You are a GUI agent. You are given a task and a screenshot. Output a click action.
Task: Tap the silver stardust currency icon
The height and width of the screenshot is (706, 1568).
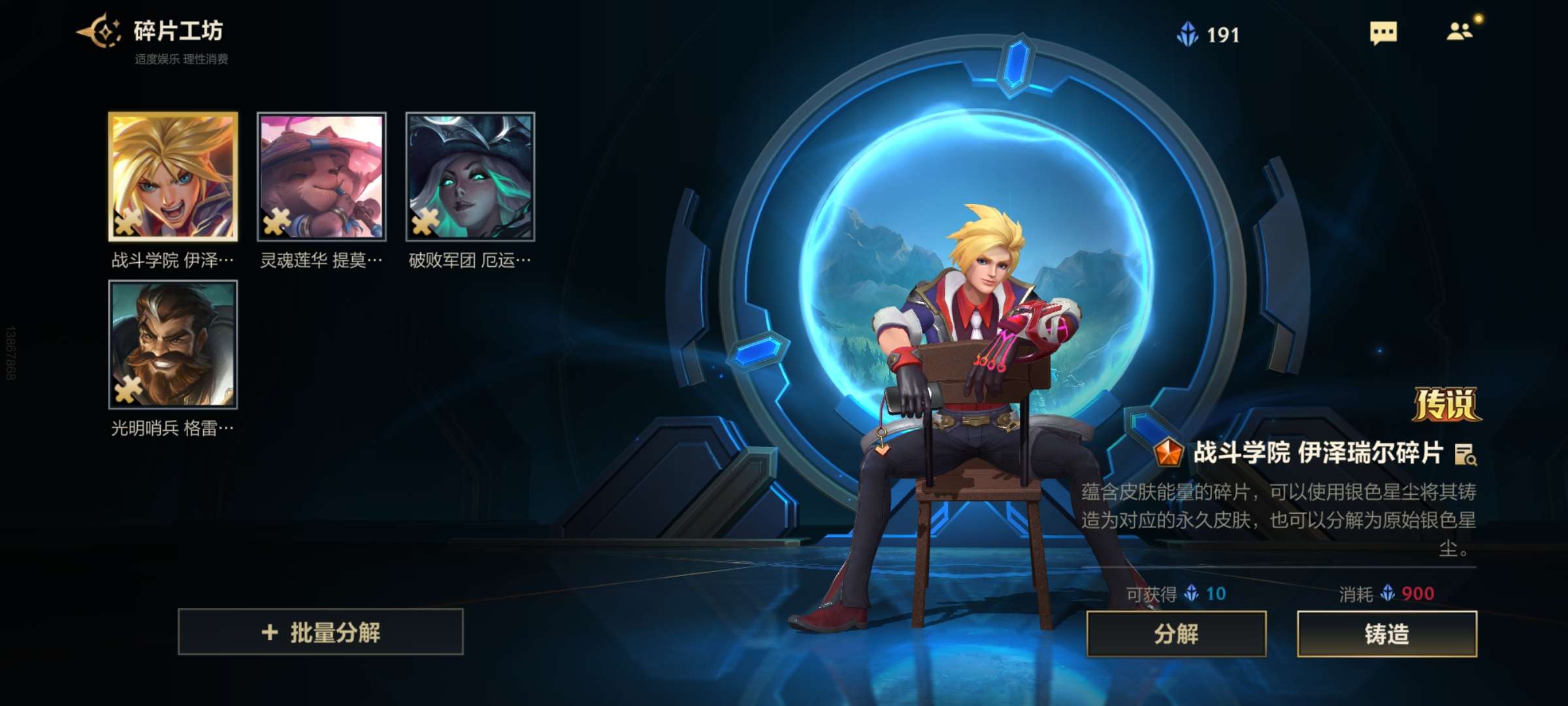coord(1188,34)
